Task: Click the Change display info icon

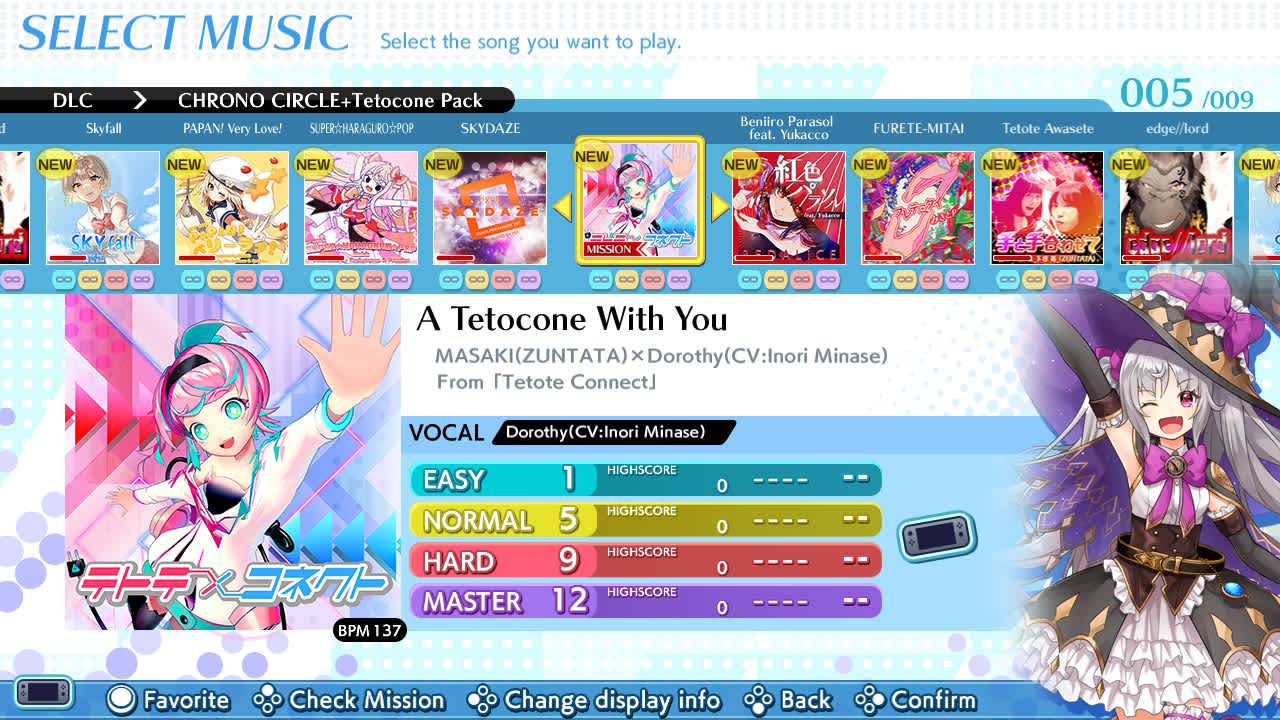Action: coord(485,701)
